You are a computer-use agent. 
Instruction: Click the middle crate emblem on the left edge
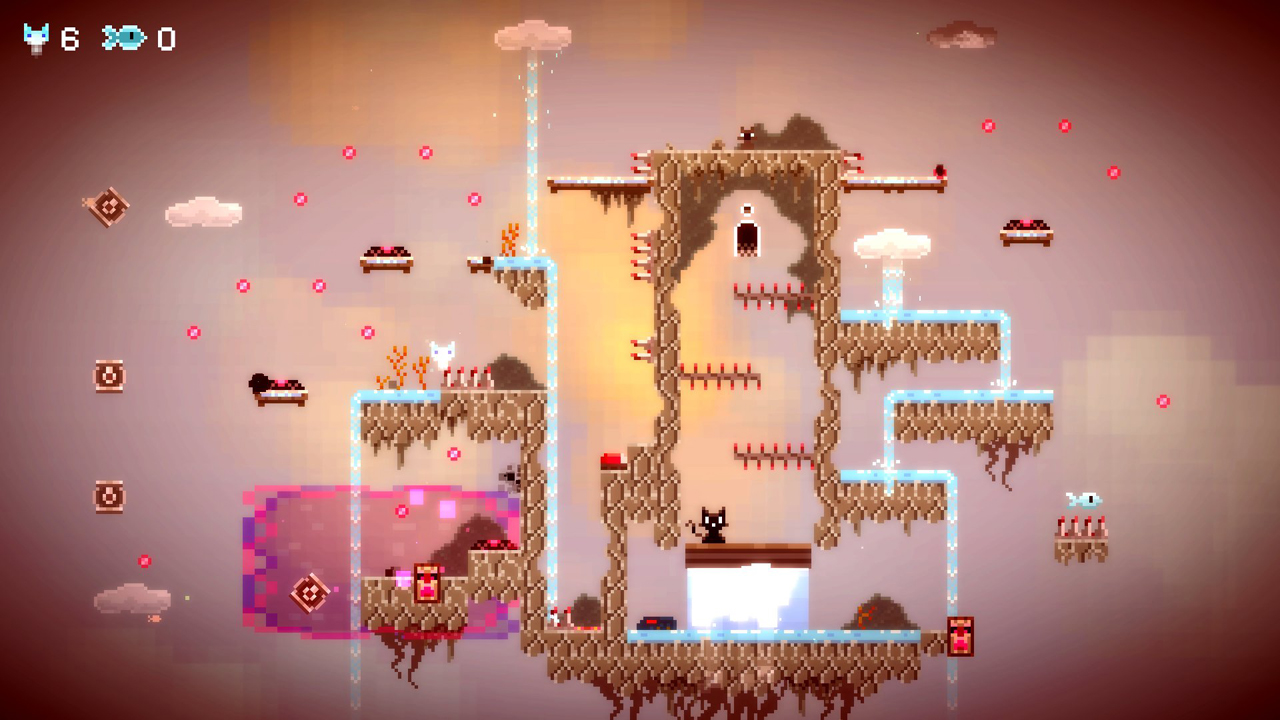tap(107, 375)
